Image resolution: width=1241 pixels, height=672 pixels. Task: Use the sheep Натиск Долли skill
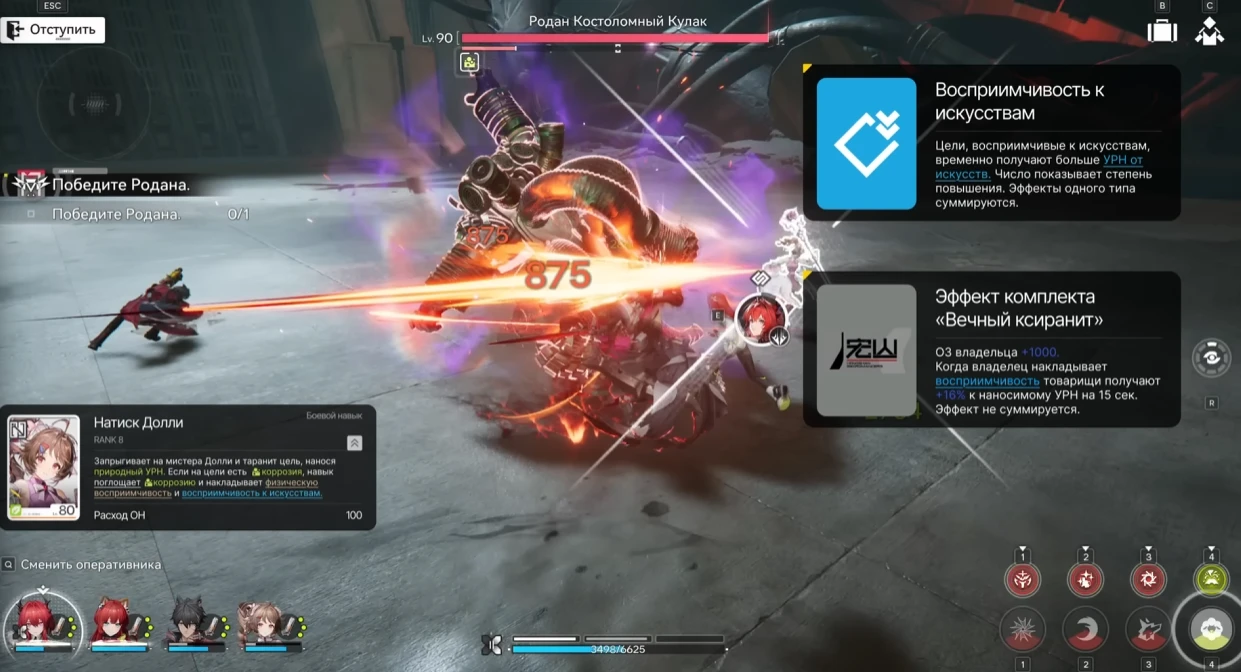(1211, 629)
